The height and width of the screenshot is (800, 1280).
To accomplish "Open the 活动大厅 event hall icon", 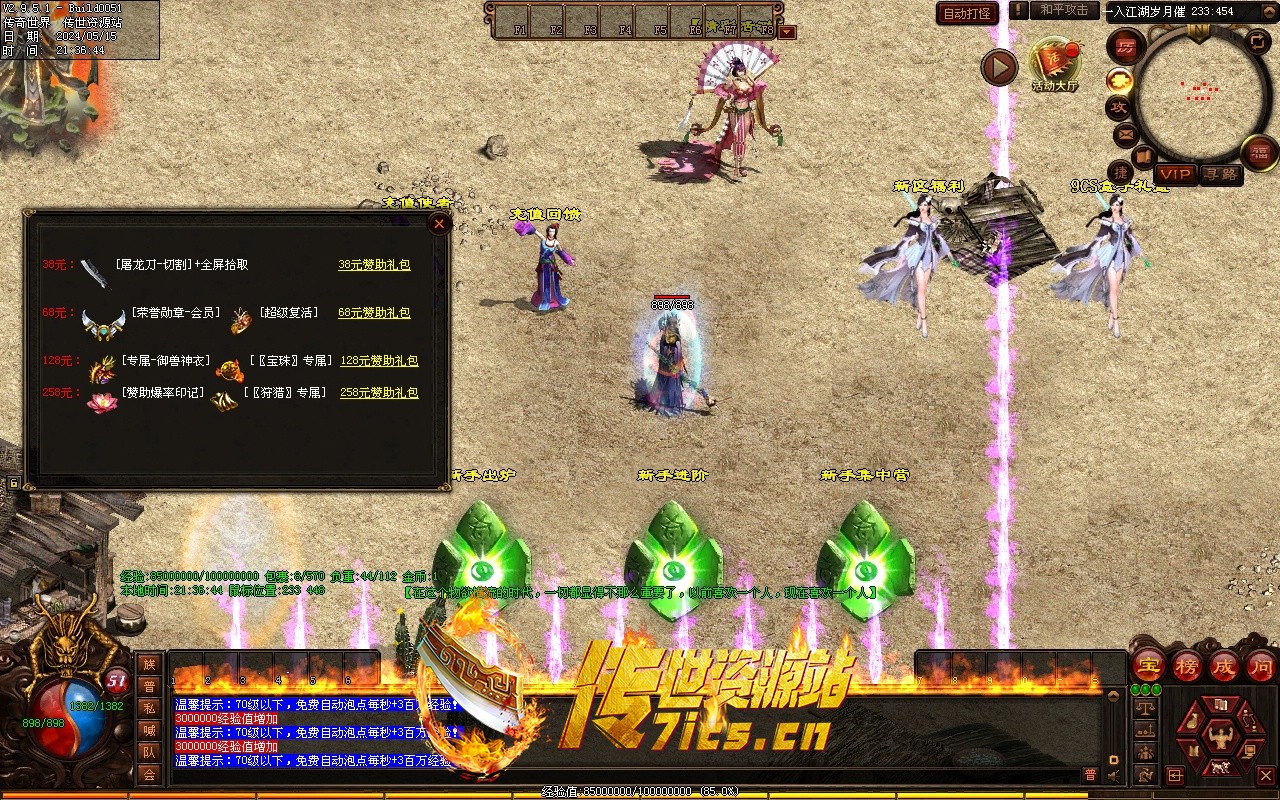I will point(1055,64).
